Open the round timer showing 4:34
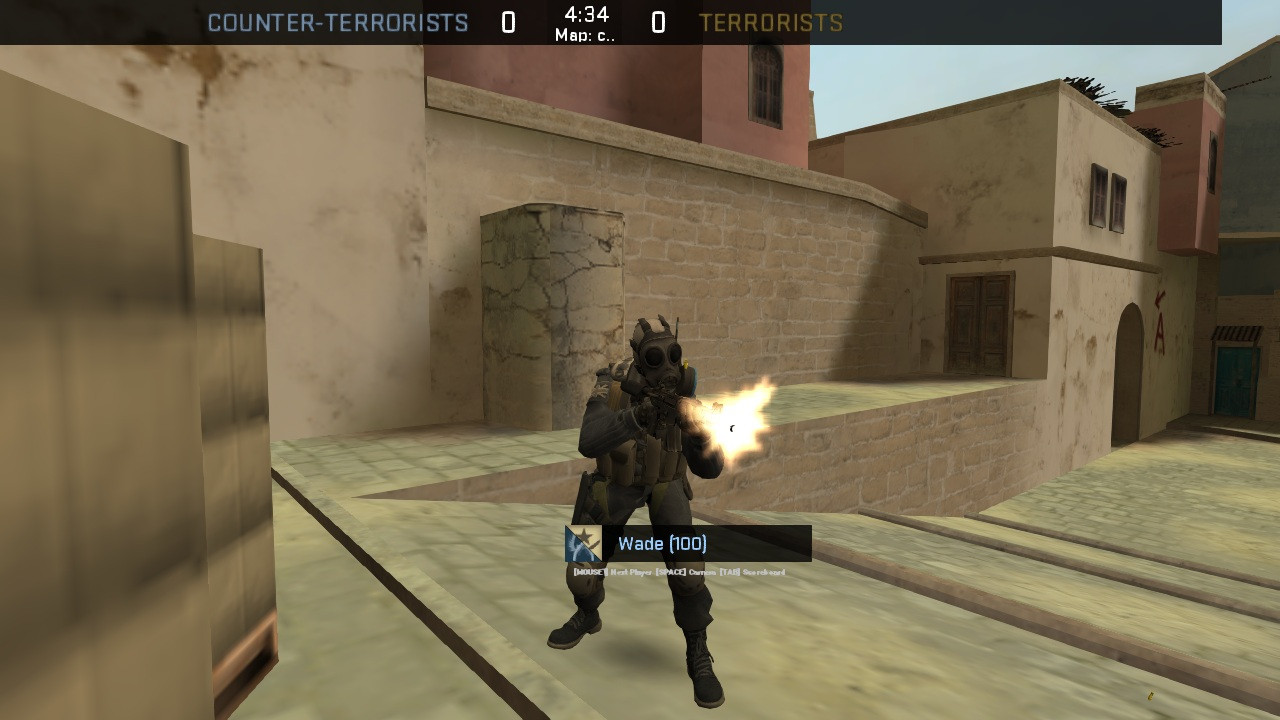1280x720 pixels. click(x=587, y=14)
